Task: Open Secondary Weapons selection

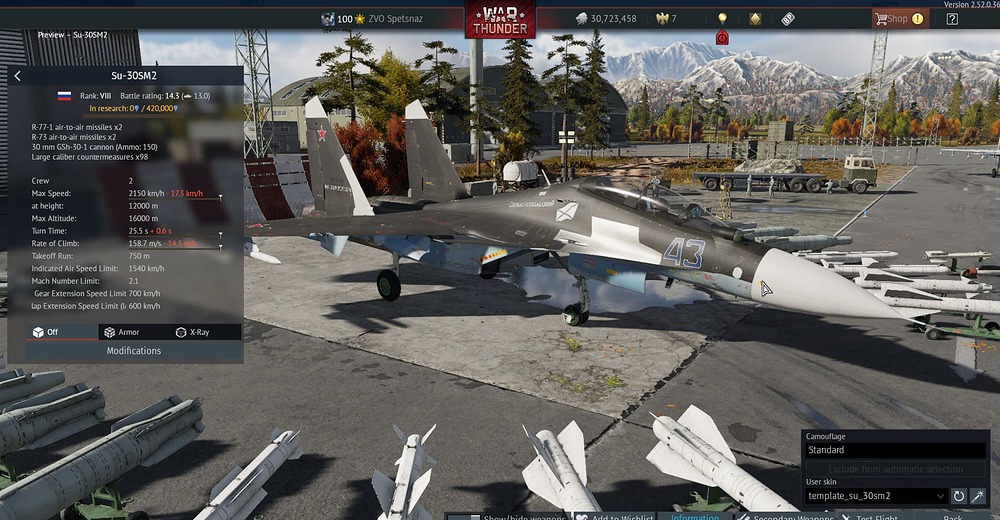Action: point(786,517)
